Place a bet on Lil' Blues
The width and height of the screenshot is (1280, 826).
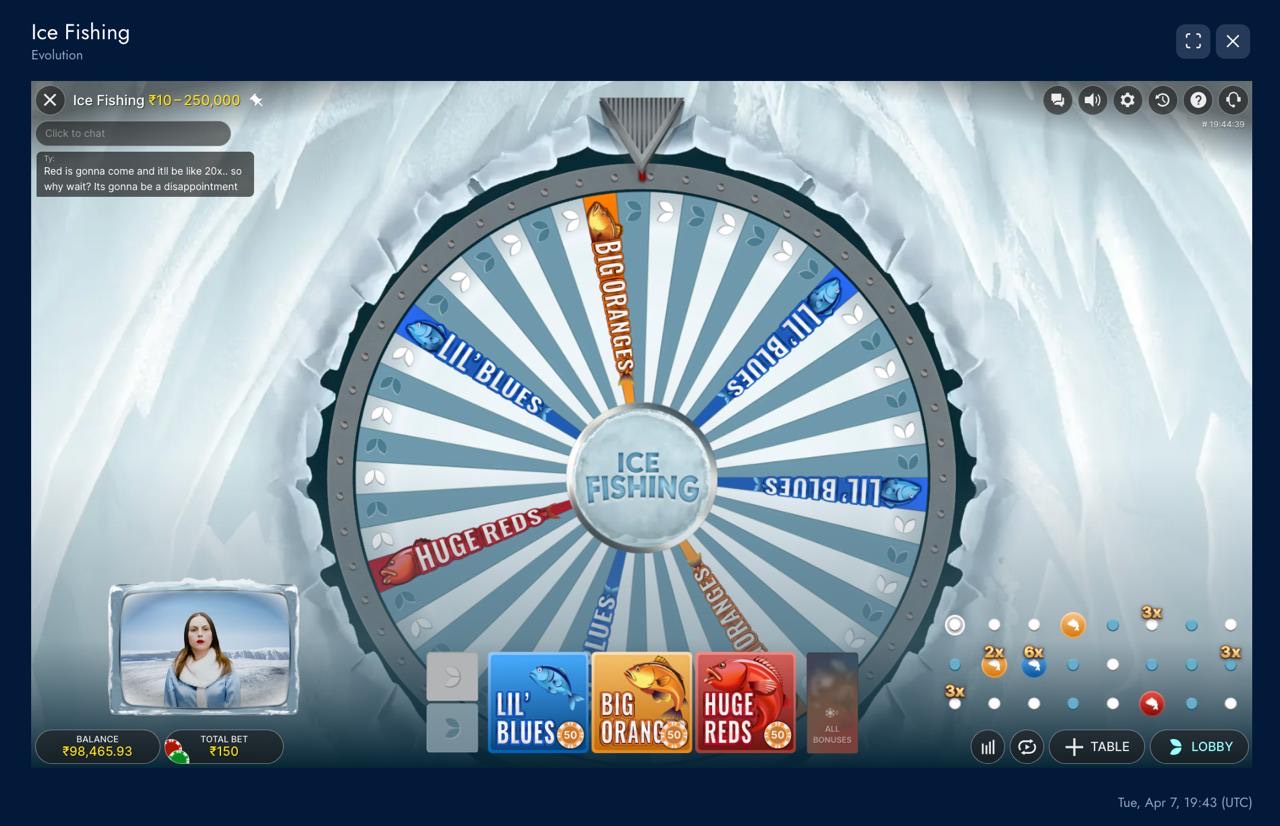pos(537,701)
